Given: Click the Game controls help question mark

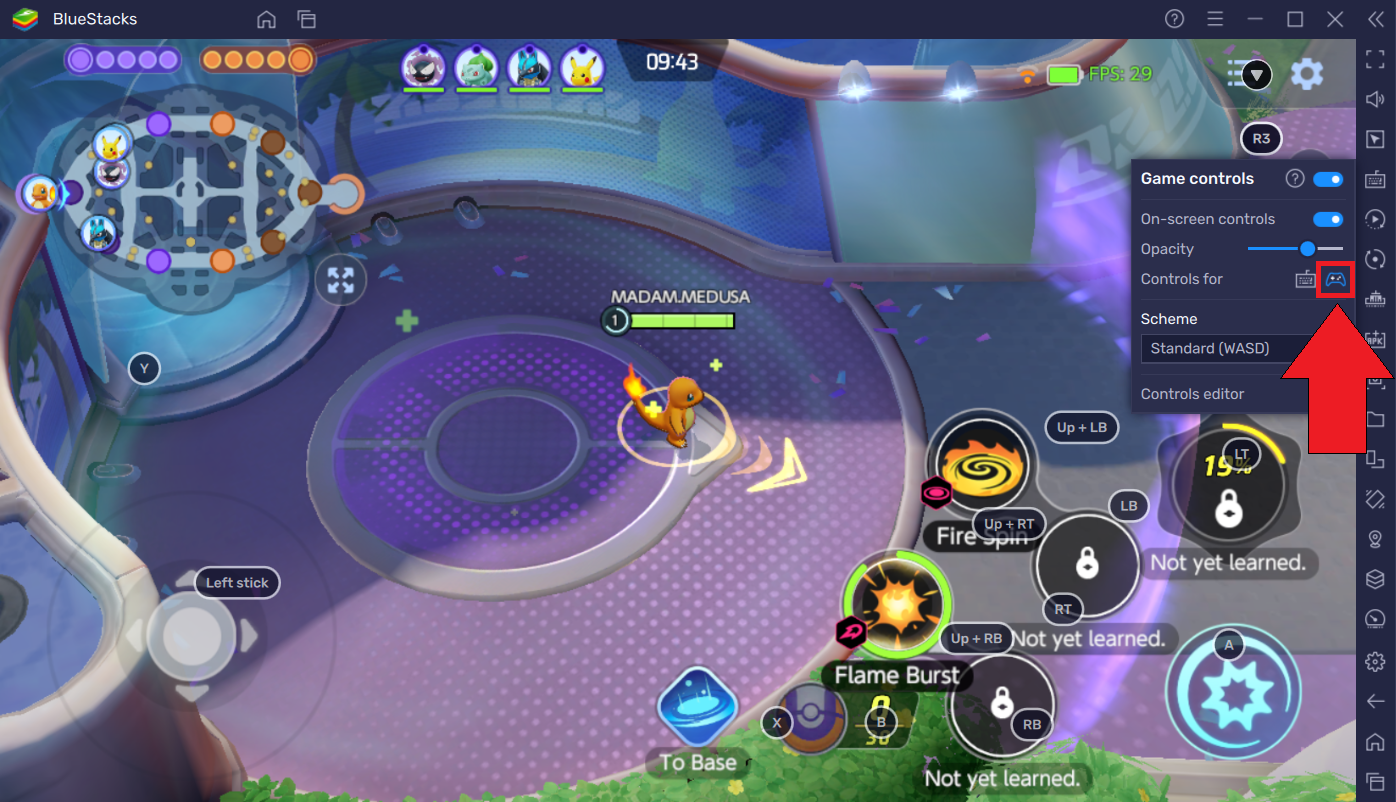Looking at the screenshot, I should coord(1294,178).
